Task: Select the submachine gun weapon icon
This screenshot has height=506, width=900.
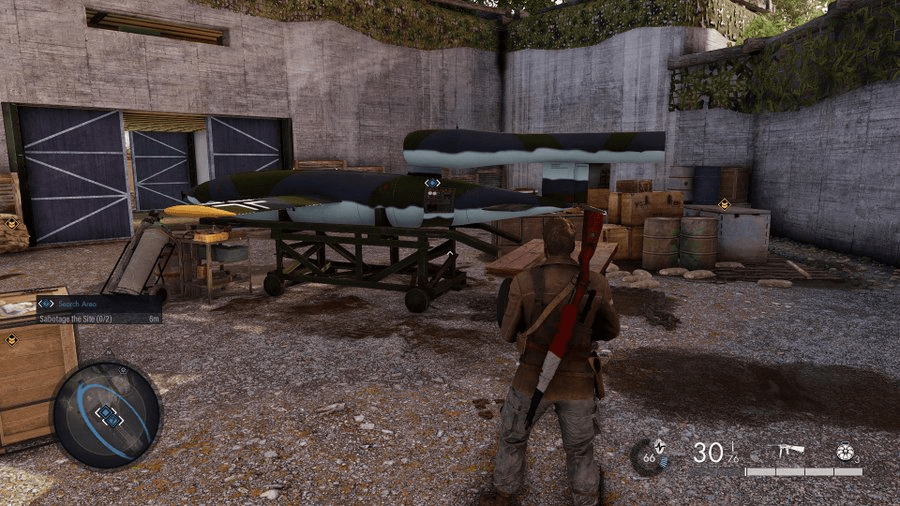Action: 790,451
